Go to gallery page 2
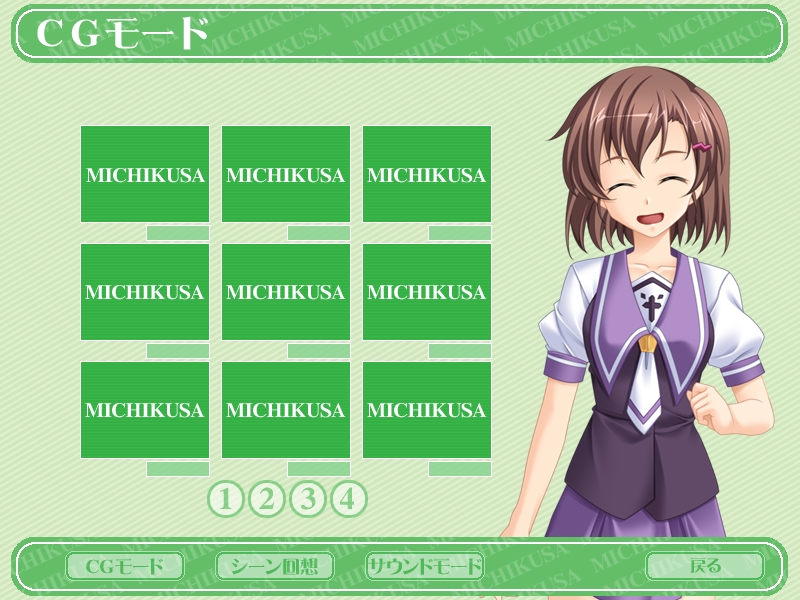The width and height of the screenshot is (800, 600). 267,498
